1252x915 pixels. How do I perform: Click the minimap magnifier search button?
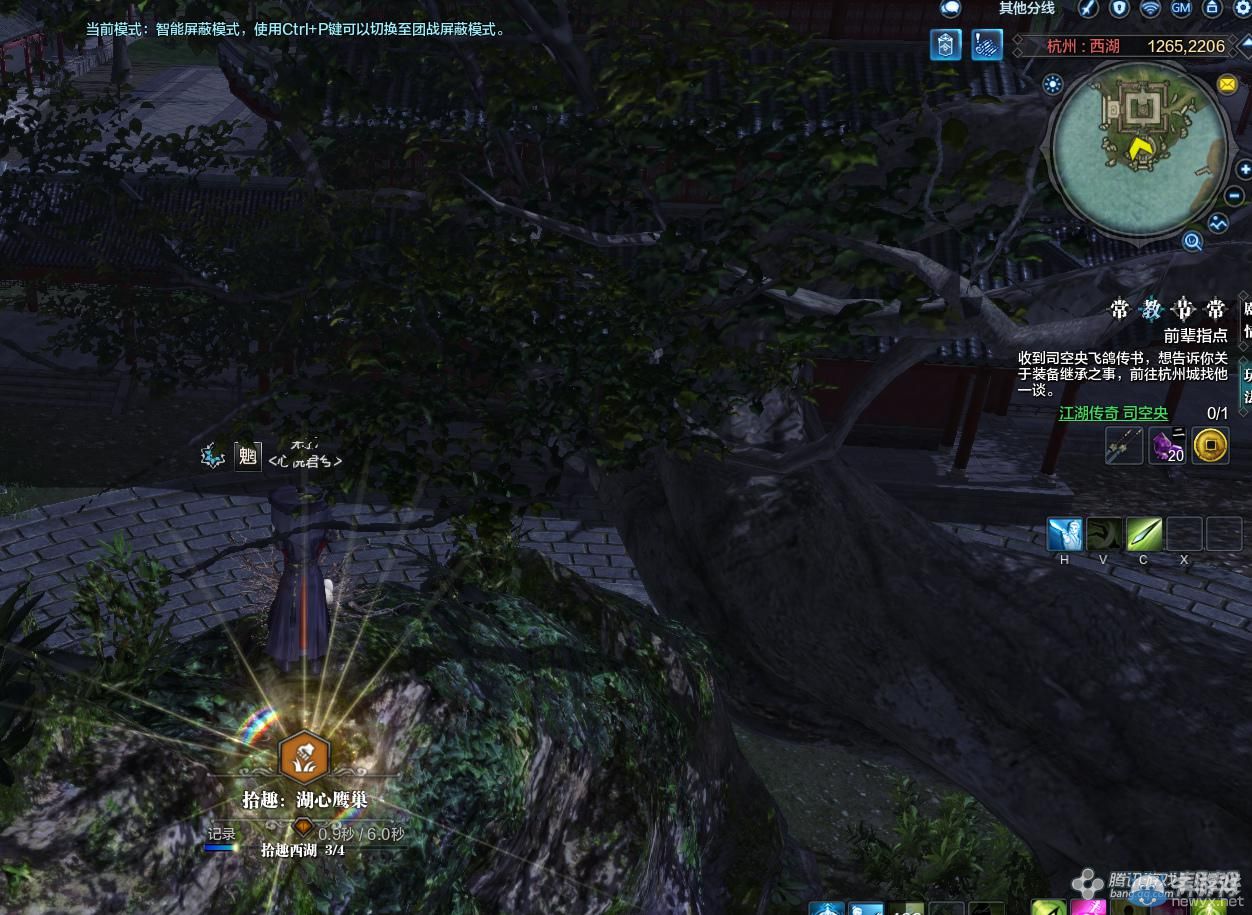1192,241
